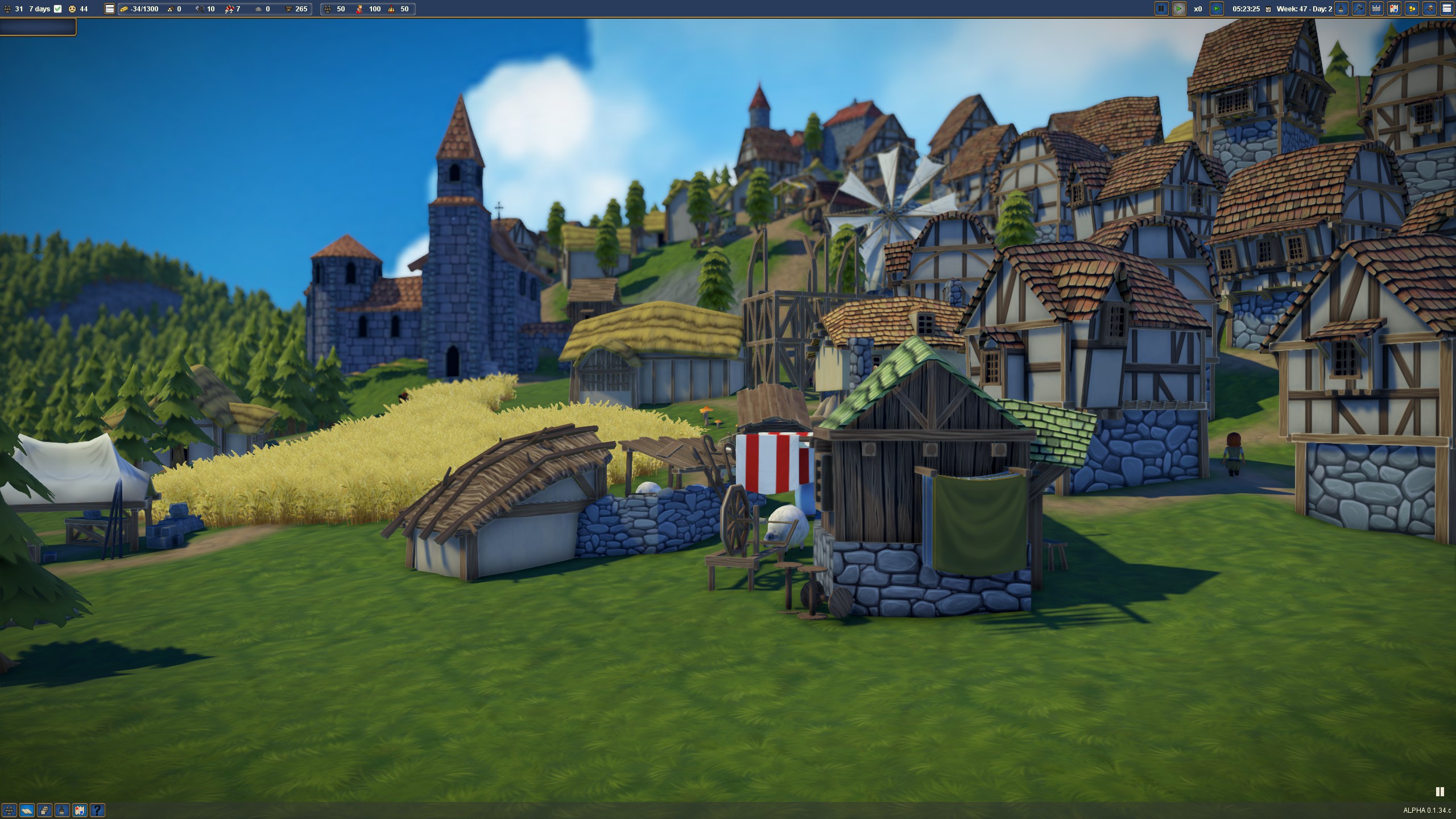The image size is (1456, 819).
Task: Open the help panel with the question mark icon
Action: pyautogui.click(x=97, y=810)
